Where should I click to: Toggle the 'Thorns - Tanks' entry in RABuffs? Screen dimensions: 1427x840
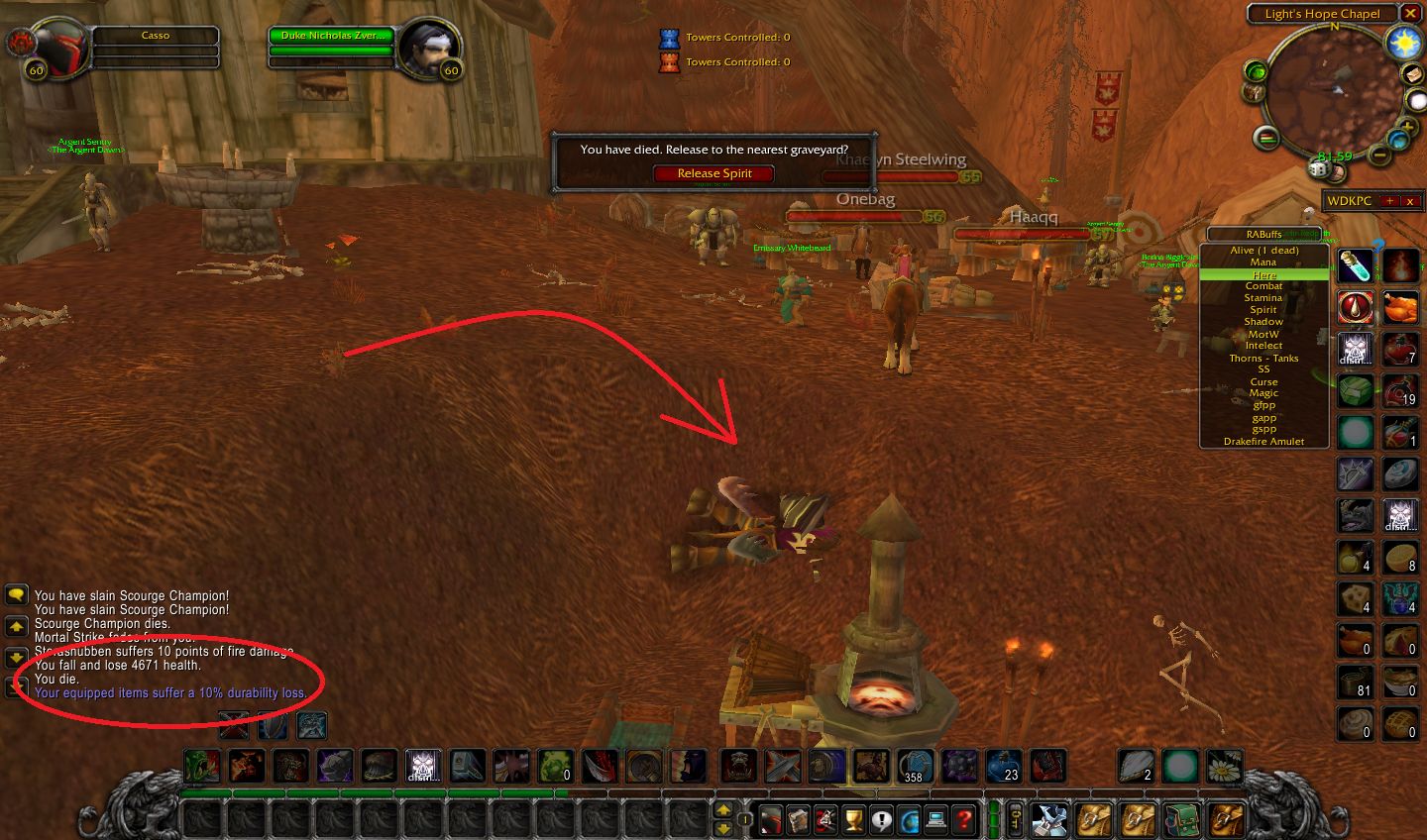point(1262,358)
